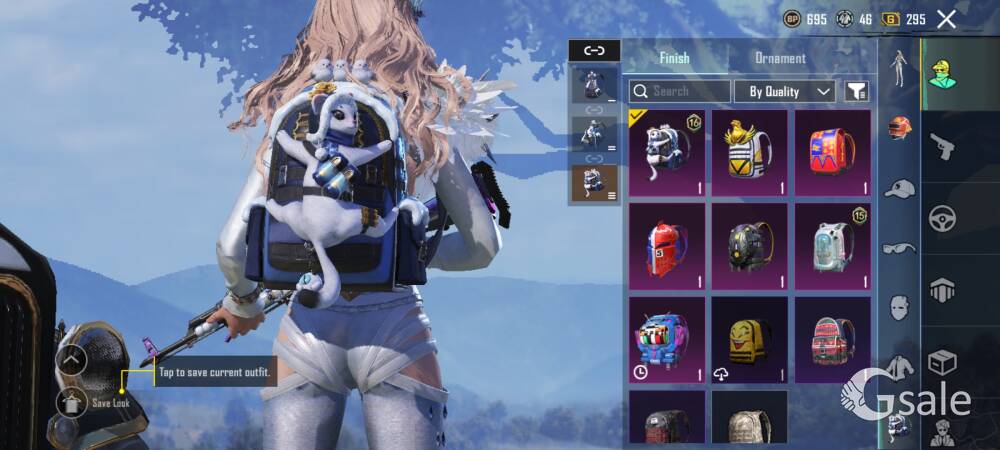Select the equipped white cat backpack
This screenshot has width=1000, height=450.
pos(666,152)
